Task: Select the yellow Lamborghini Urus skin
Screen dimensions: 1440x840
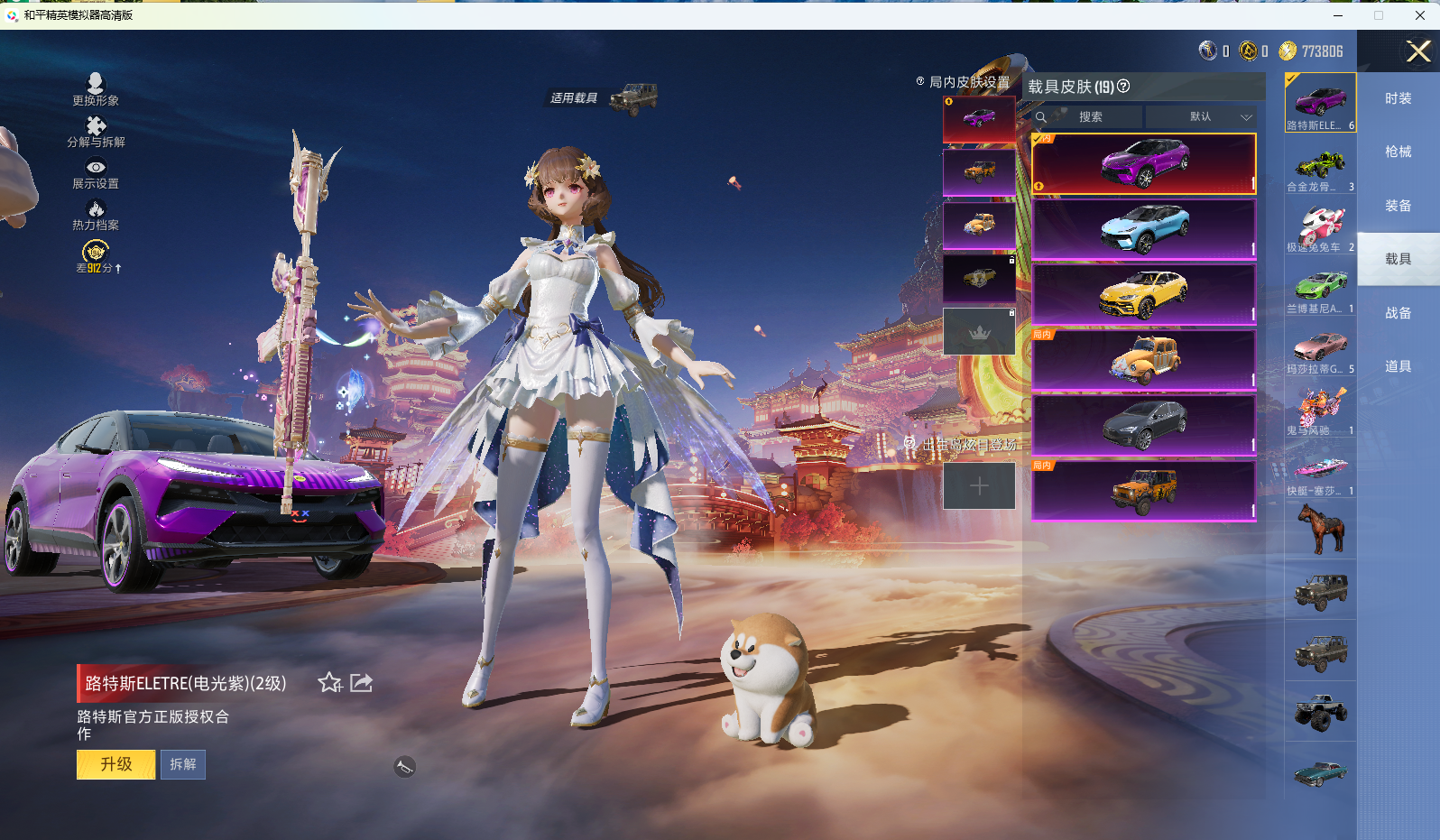Action: click(x=1144, y=294)
